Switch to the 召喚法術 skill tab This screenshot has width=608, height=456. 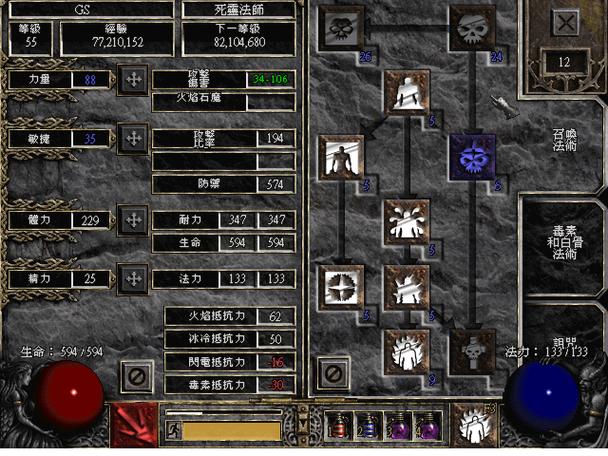[564, 138]
